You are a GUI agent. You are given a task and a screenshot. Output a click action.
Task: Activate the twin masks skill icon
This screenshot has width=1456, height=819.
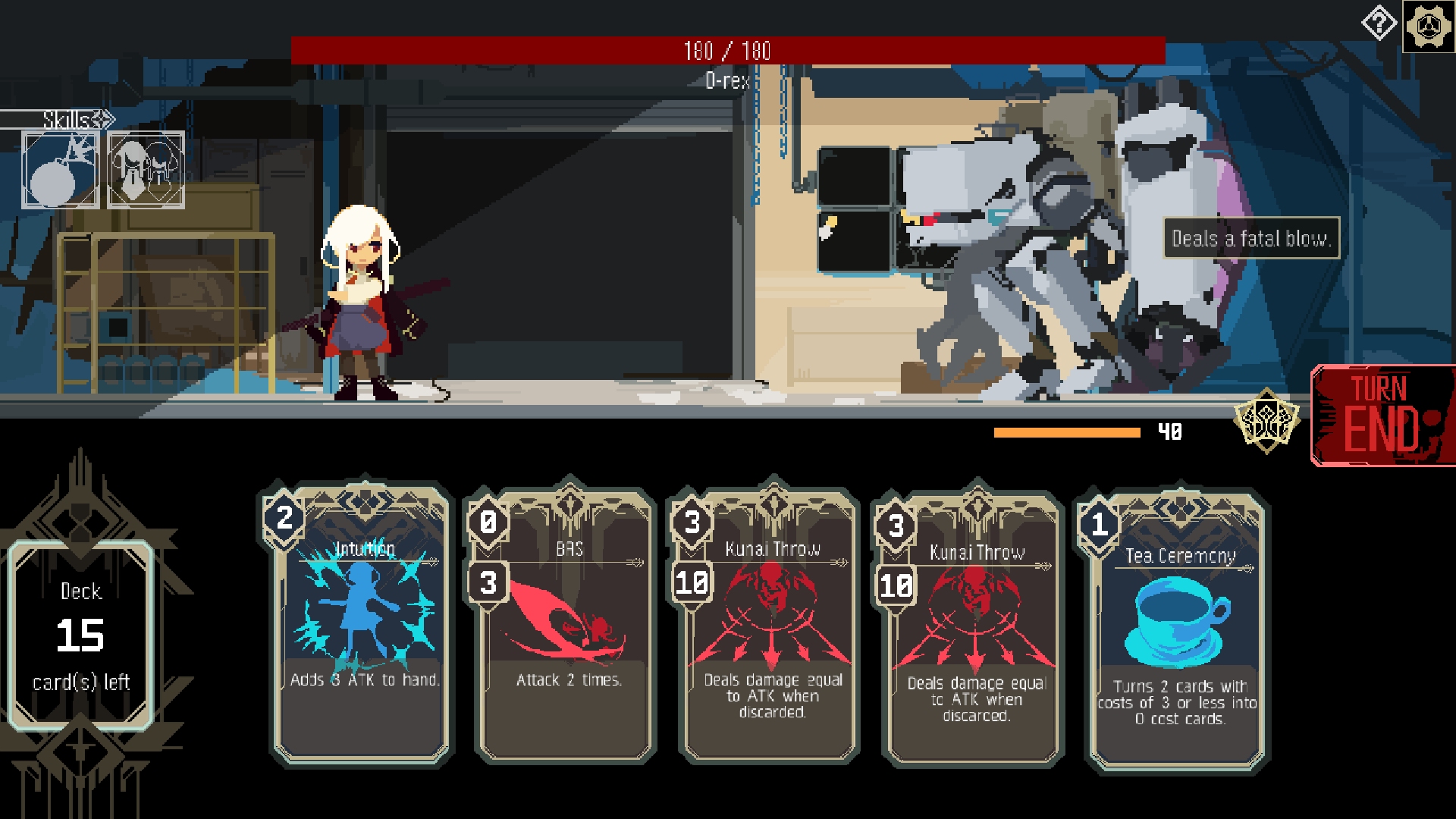(146, 170)
